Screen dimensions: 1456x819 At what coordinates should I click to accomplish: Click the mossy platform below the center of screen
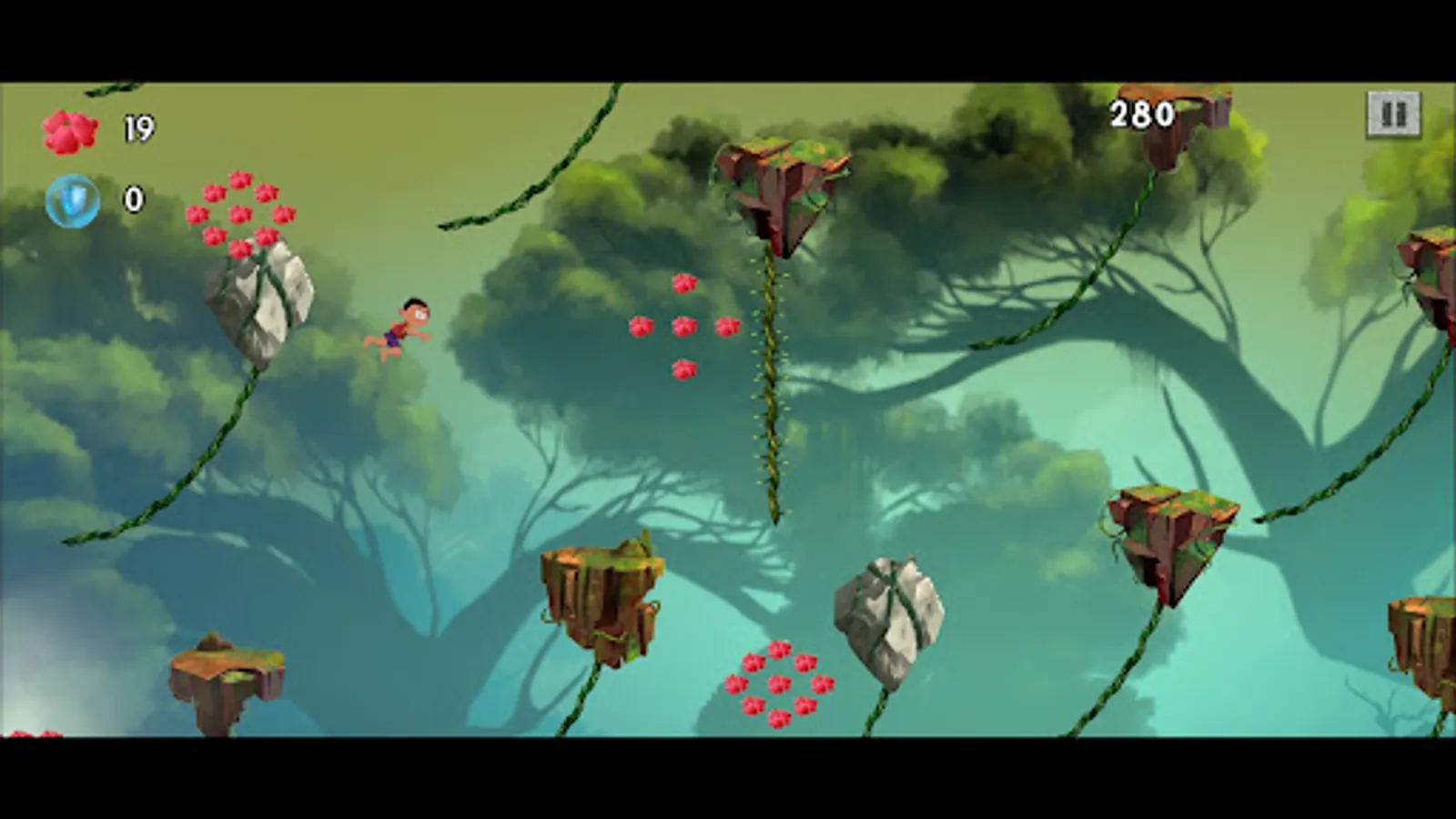tap(601, 591)
